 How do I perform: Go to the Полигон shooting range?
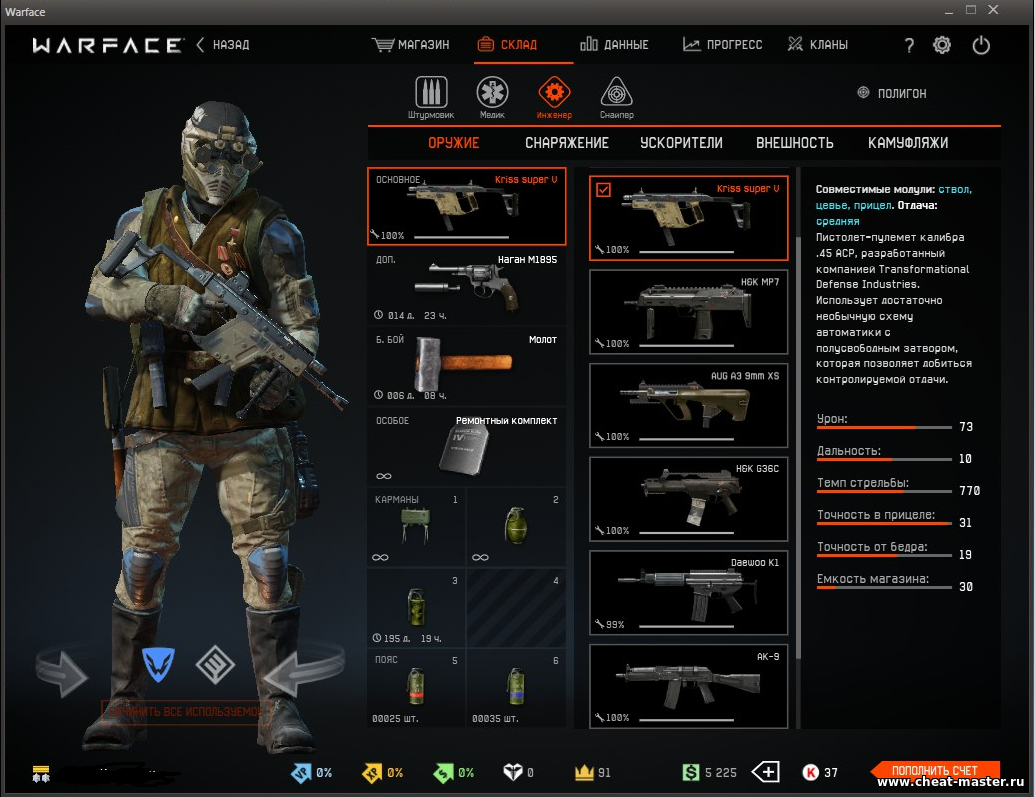(x=892, y=93)
